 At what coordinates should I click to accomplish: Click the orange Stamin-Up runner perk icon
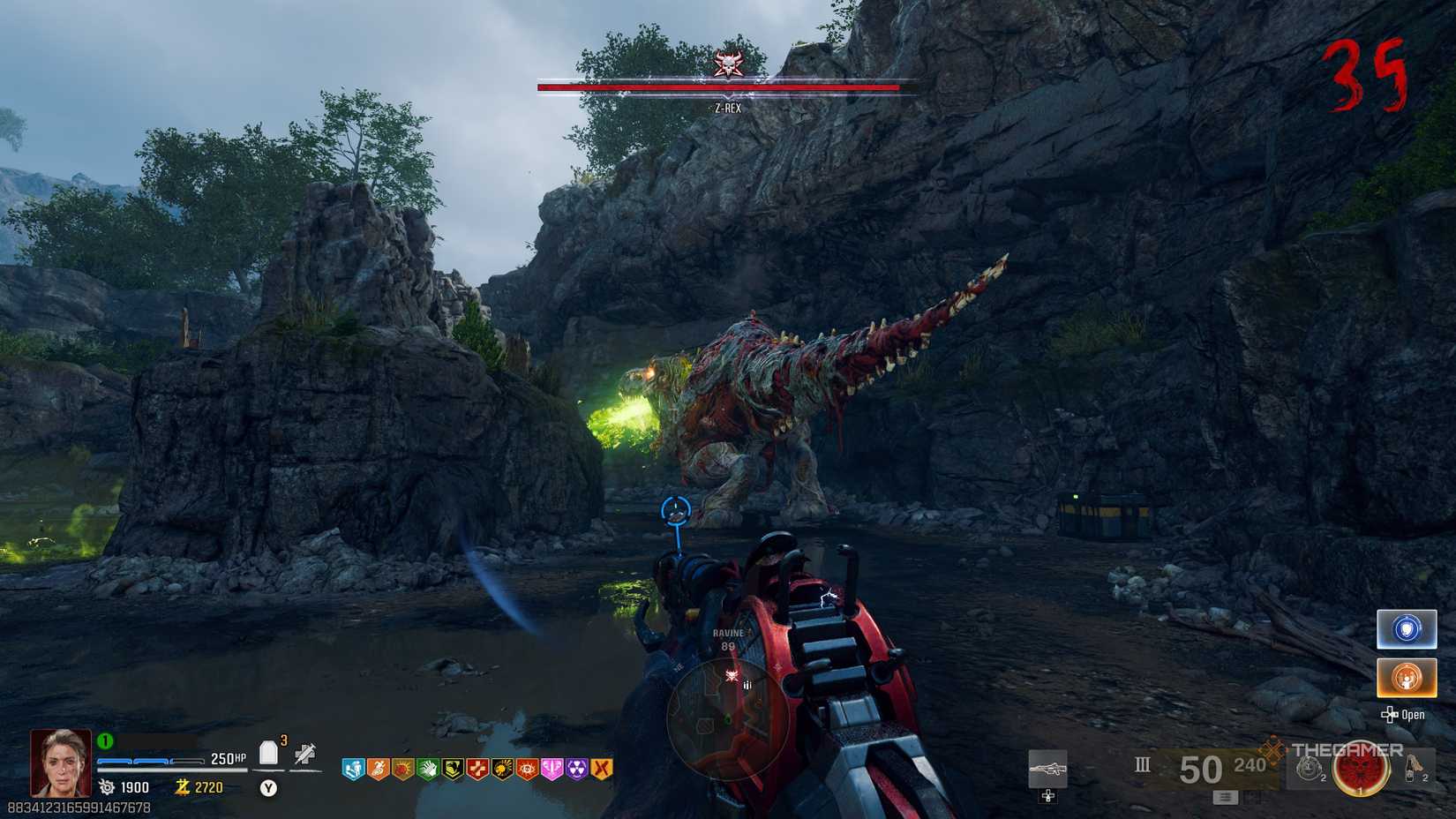(x=377, y=770)
